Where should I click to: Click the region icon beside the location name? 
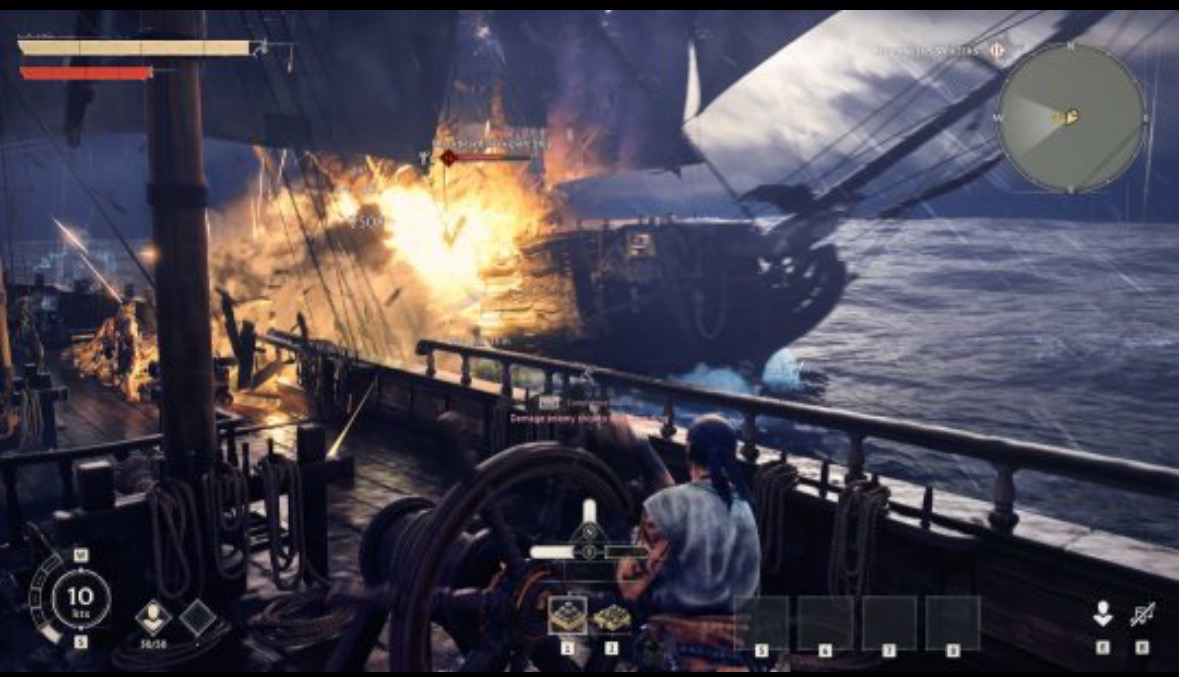coord(997,49)
